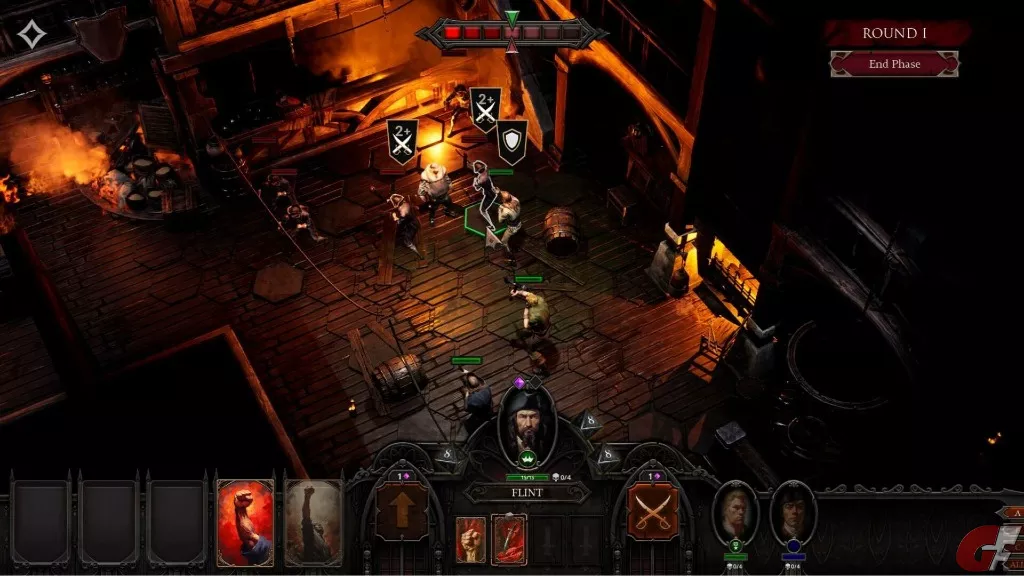Pick the small fist card under Flint

tap(470, 540)
